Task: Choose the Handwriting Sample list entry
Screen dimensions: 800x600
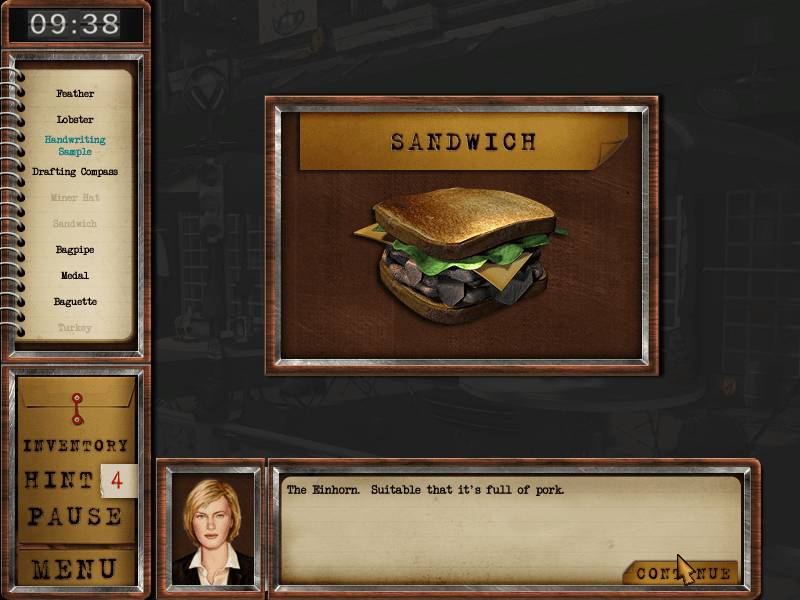Action: pyautogui.click(x=75, y=146)
